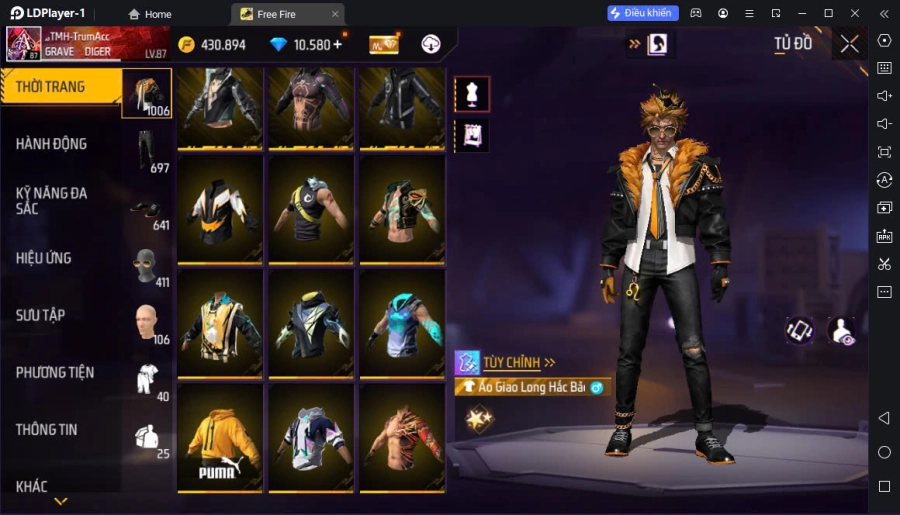The height and width of the screenshot is (515, 900).
Task: Select the mannequin outfit view icon
Action: 472,95
